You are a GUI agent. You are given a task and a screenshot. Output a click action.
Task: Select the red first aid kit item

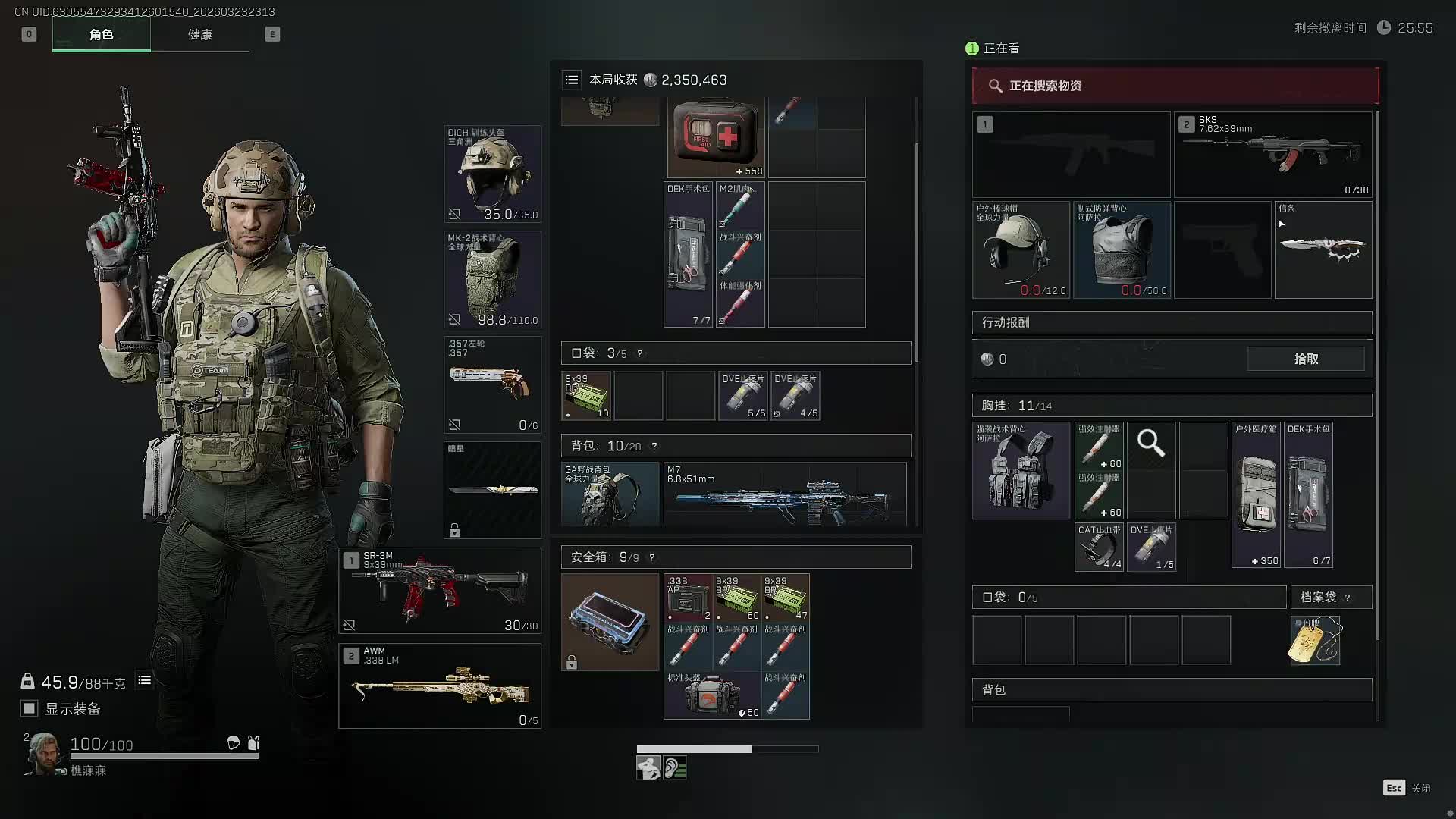pyautogui.click(x=715, y=137)
